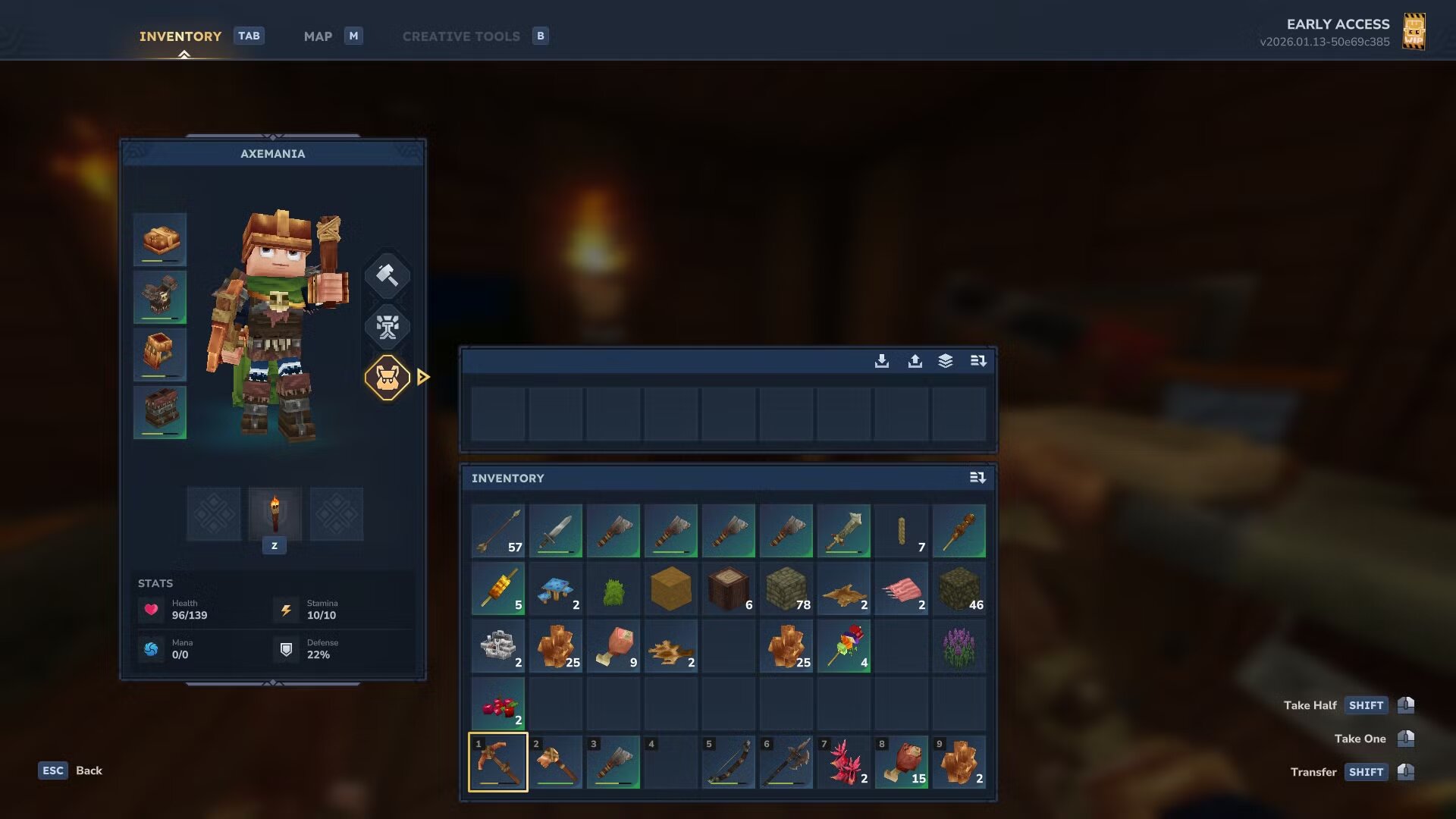Click the deposit-all arrow in the chest toolbar
The height and width of the screenshot is (819, 1456).
point(882,362)
